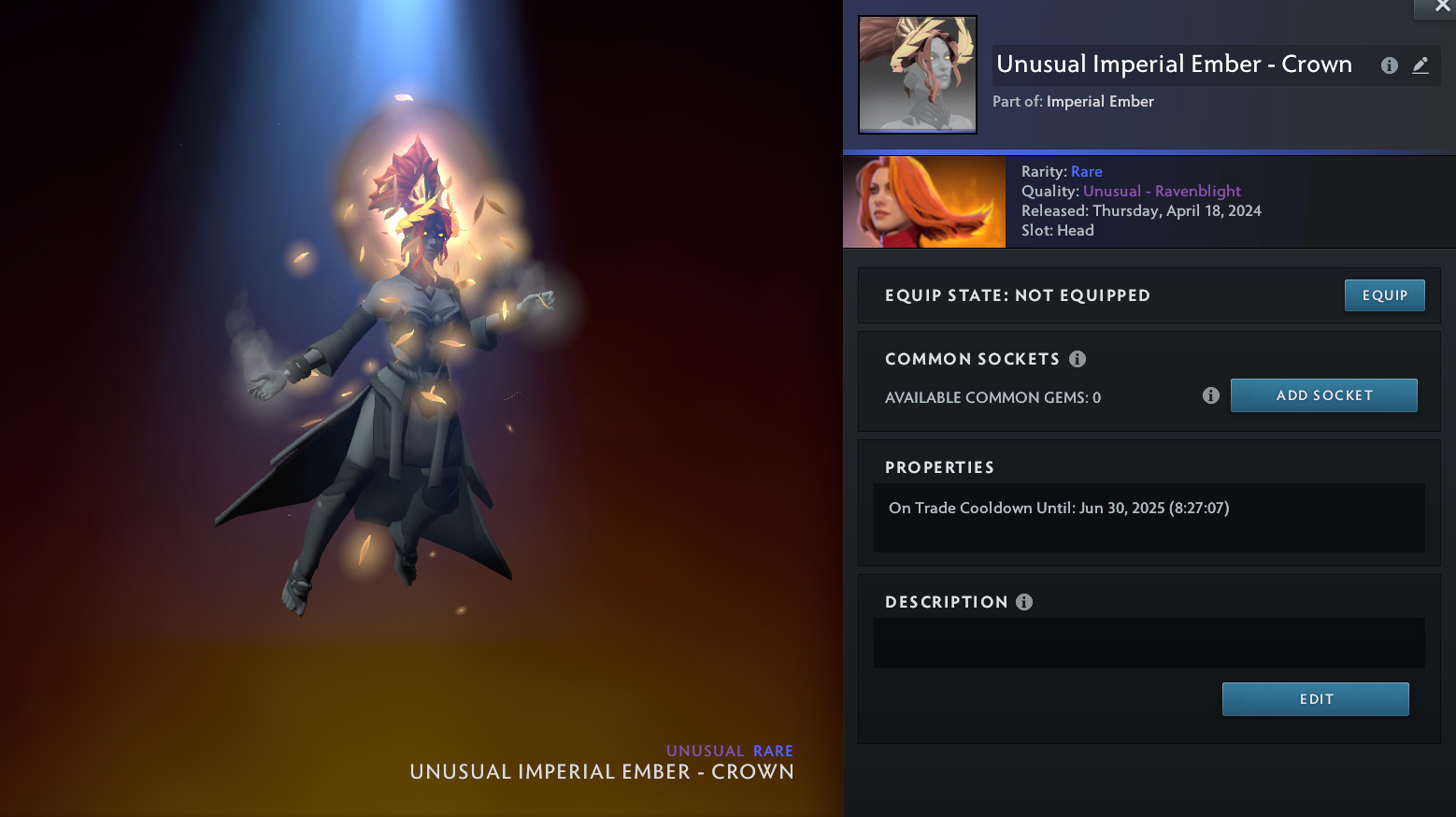The height and width of the screenshot is (817, 1456).
Task: Show Description info tooltip
Action: click(1024, 602)
